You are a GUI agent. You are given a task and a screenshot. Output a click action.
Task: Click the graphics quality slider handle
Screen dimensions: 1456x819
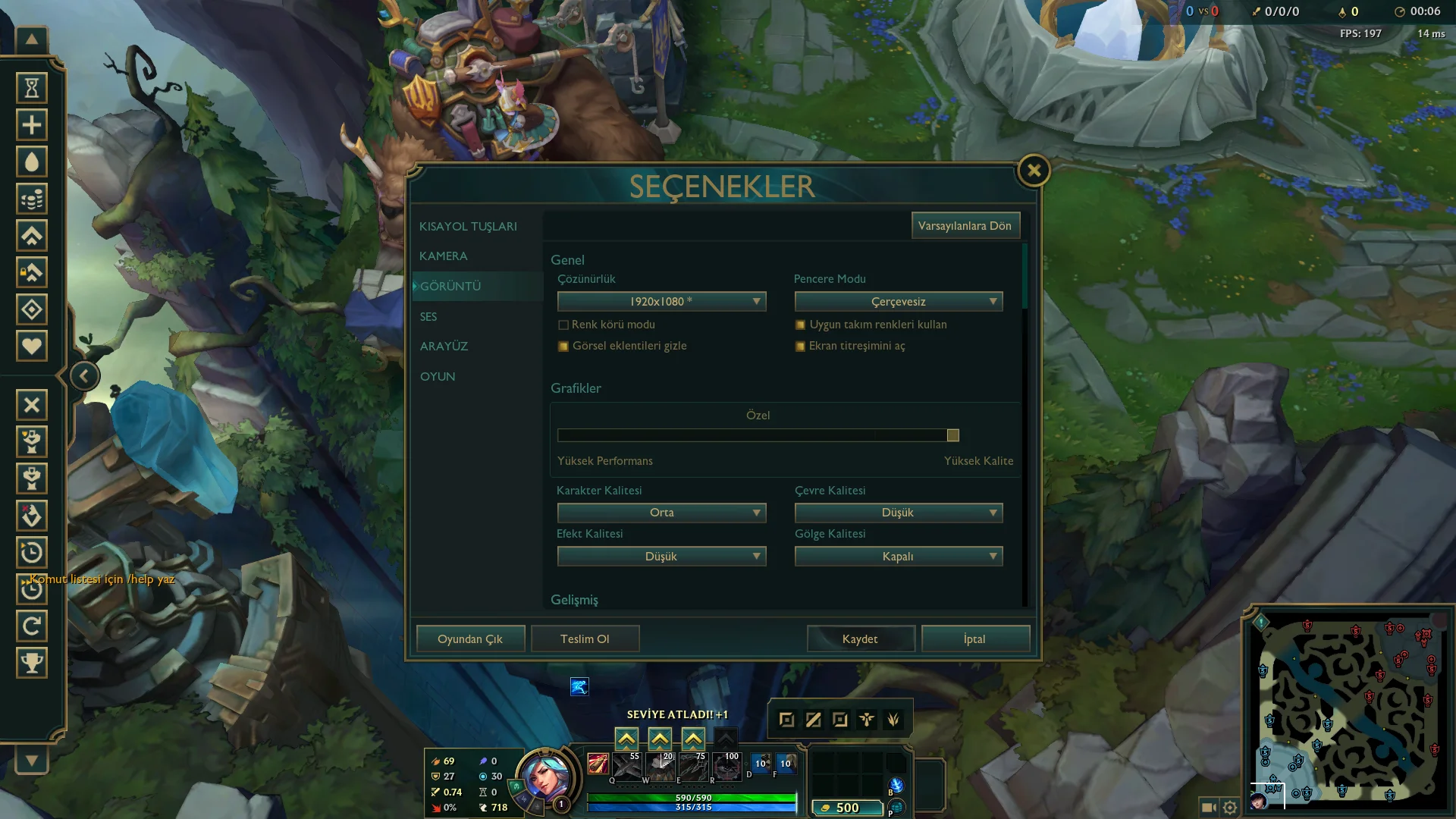point(953,435)
